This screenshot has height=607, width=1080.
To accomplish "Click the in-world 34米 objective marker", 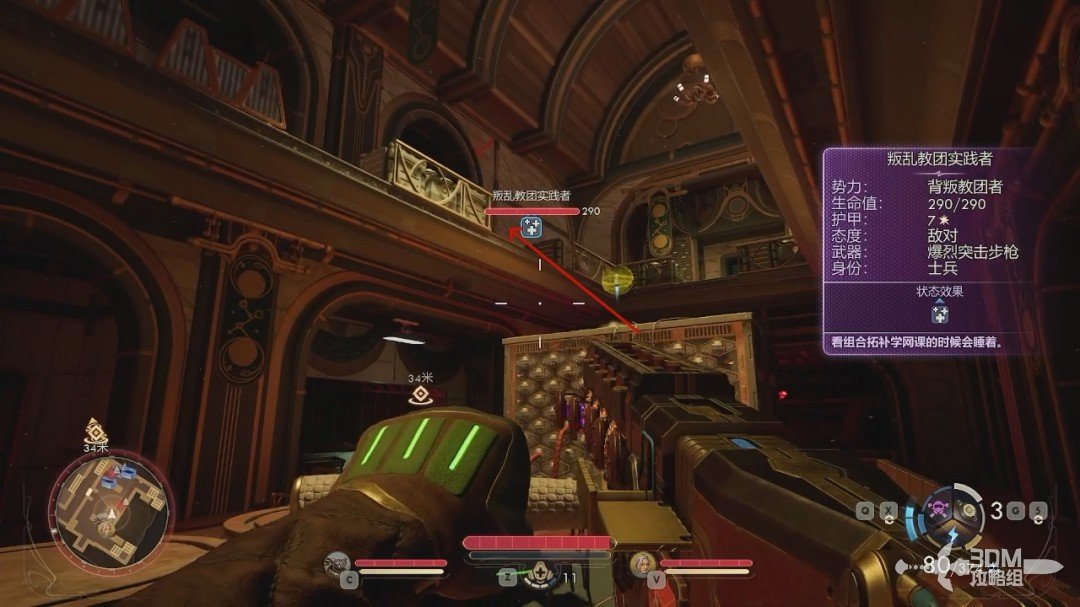I will 420,394.
